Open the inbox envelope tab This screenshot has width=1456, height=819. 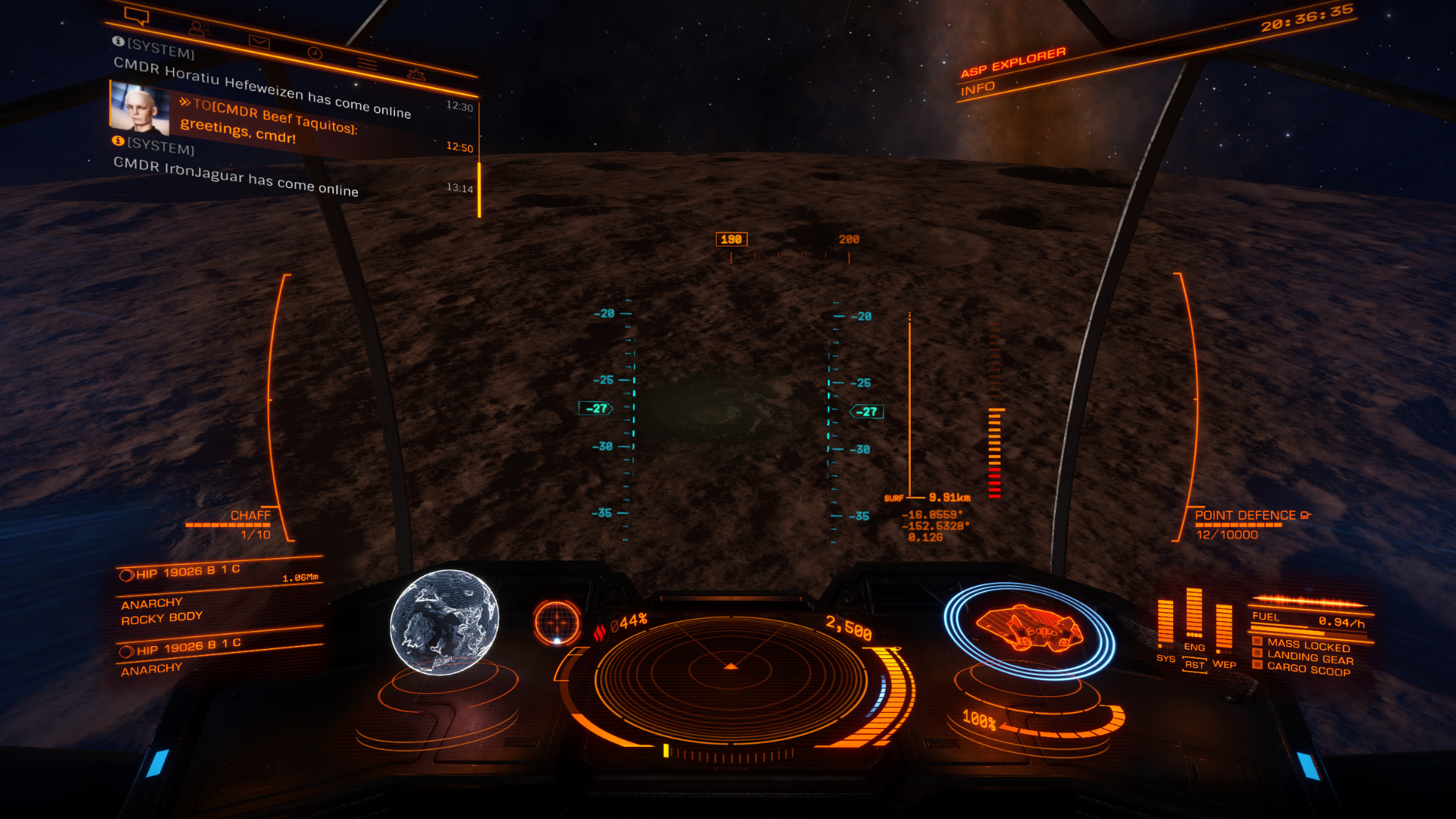click(259, 42)
